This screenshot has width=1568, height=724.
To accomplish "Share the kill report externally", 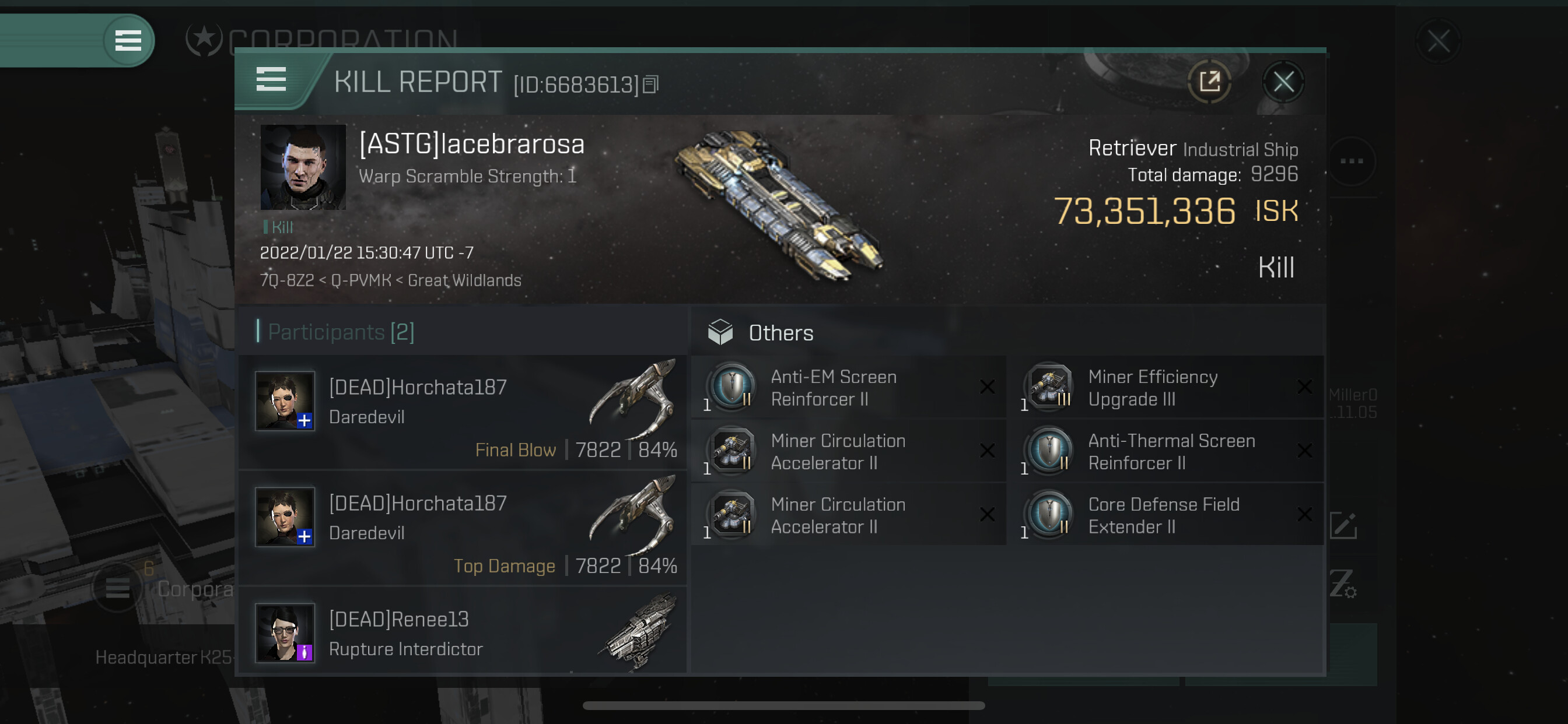I will 1209,82.
